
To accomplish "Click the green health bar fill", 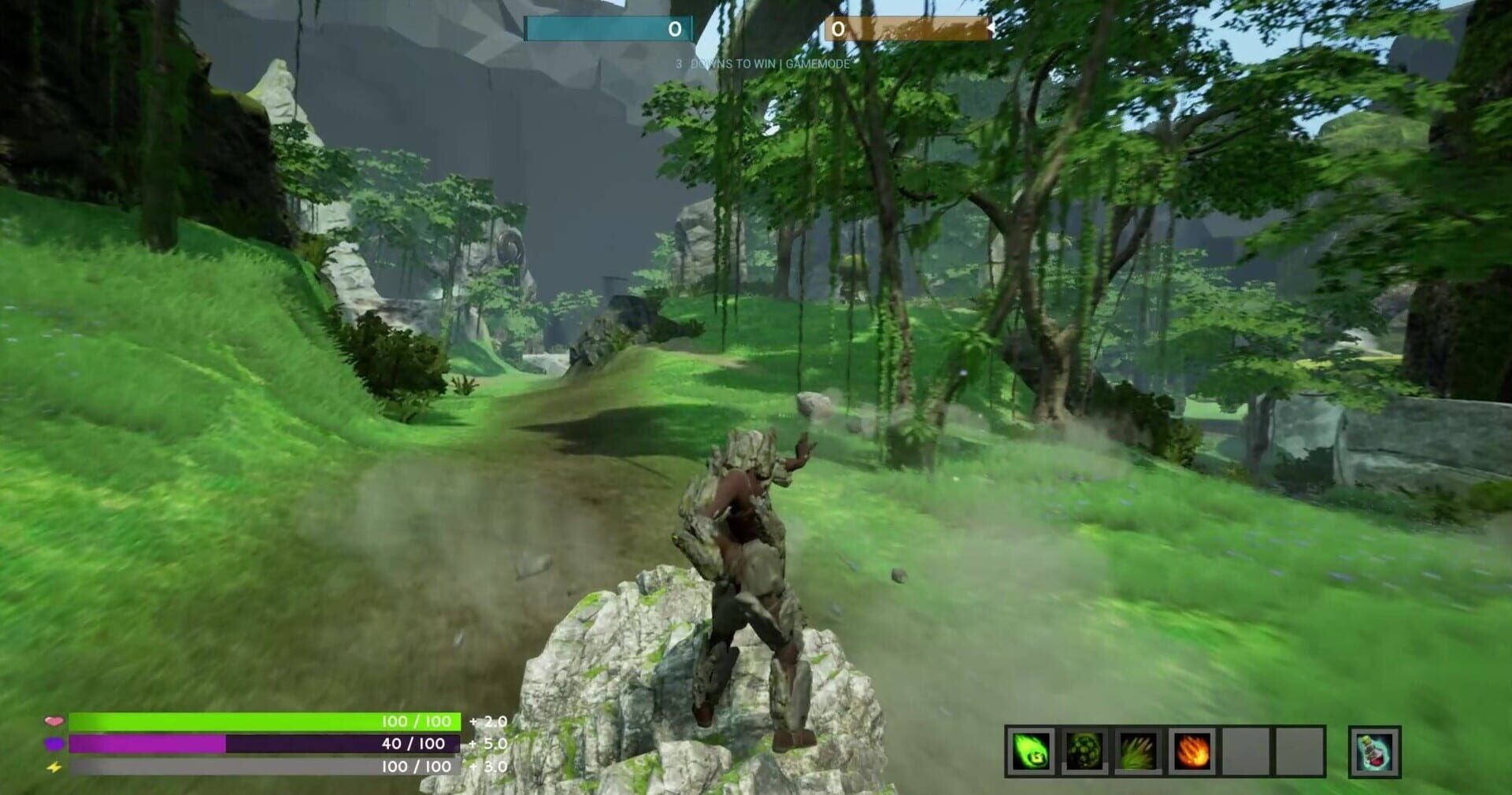I will click(236, 721).
